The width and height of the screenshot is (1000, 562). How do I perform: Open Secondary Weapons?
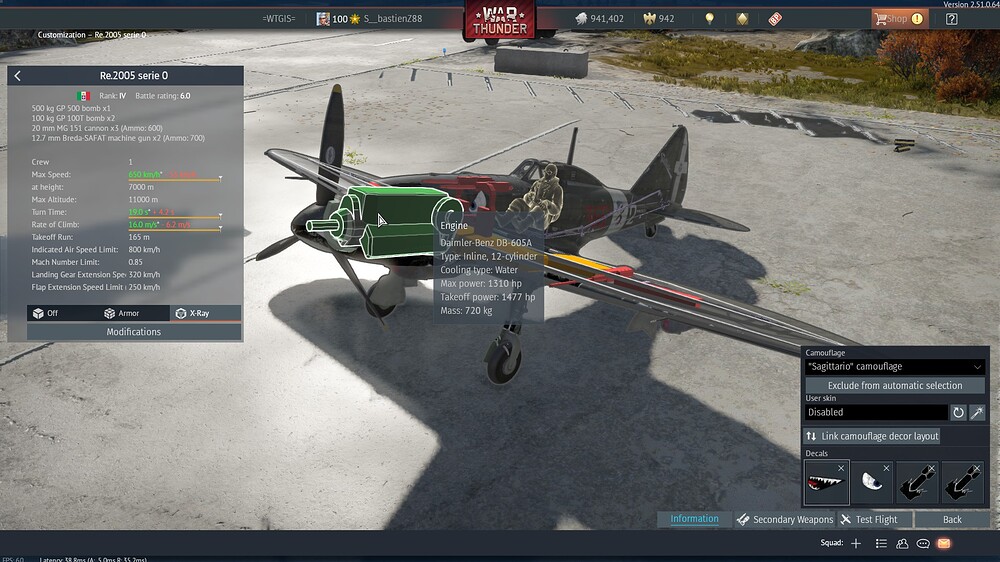pos(785,519)
